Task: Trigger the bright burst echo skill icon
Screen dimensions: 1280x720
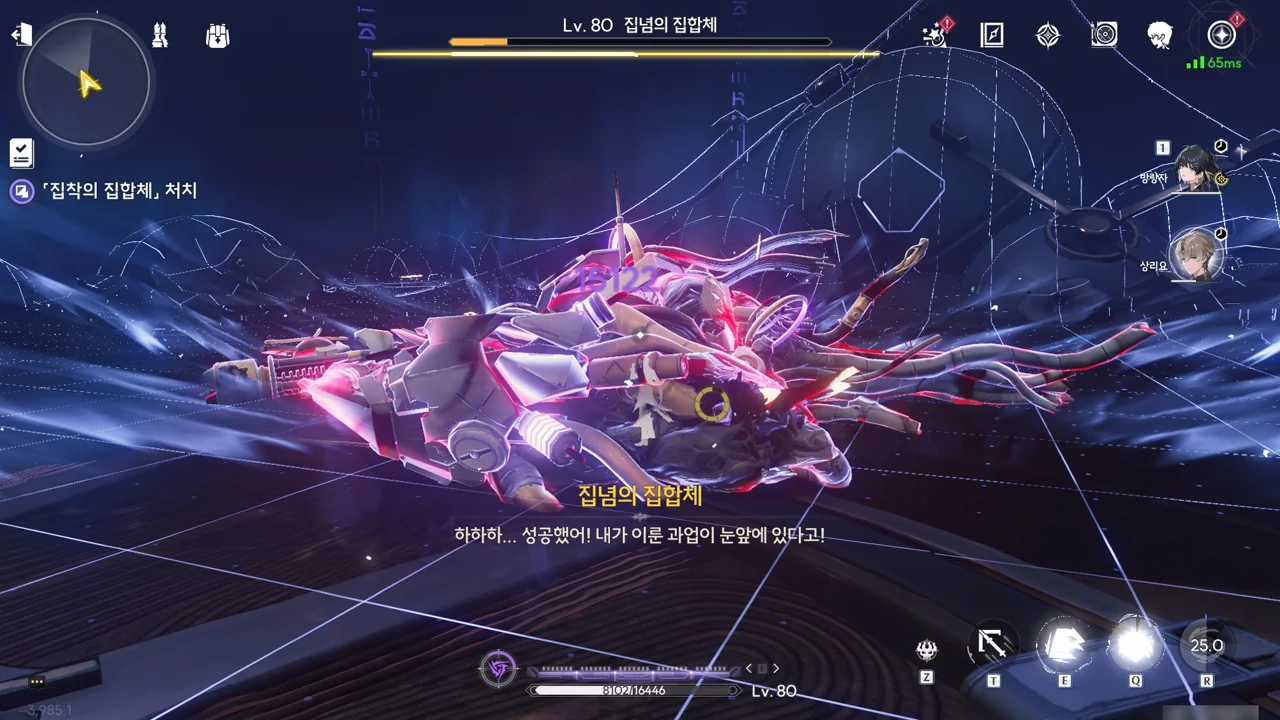Action: (x=1135, y=644)
